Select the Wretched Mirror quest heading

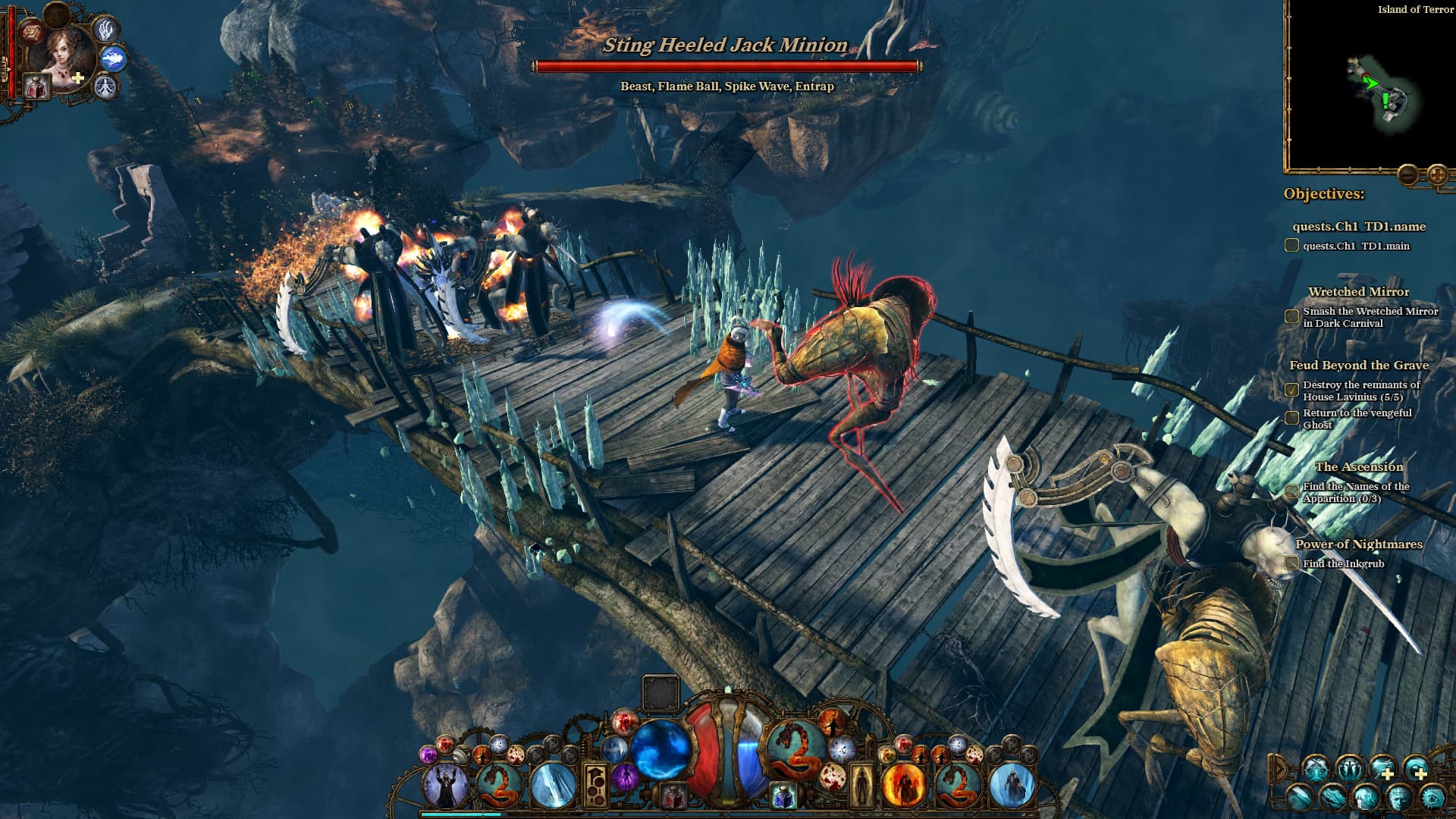pos(1357,291)
